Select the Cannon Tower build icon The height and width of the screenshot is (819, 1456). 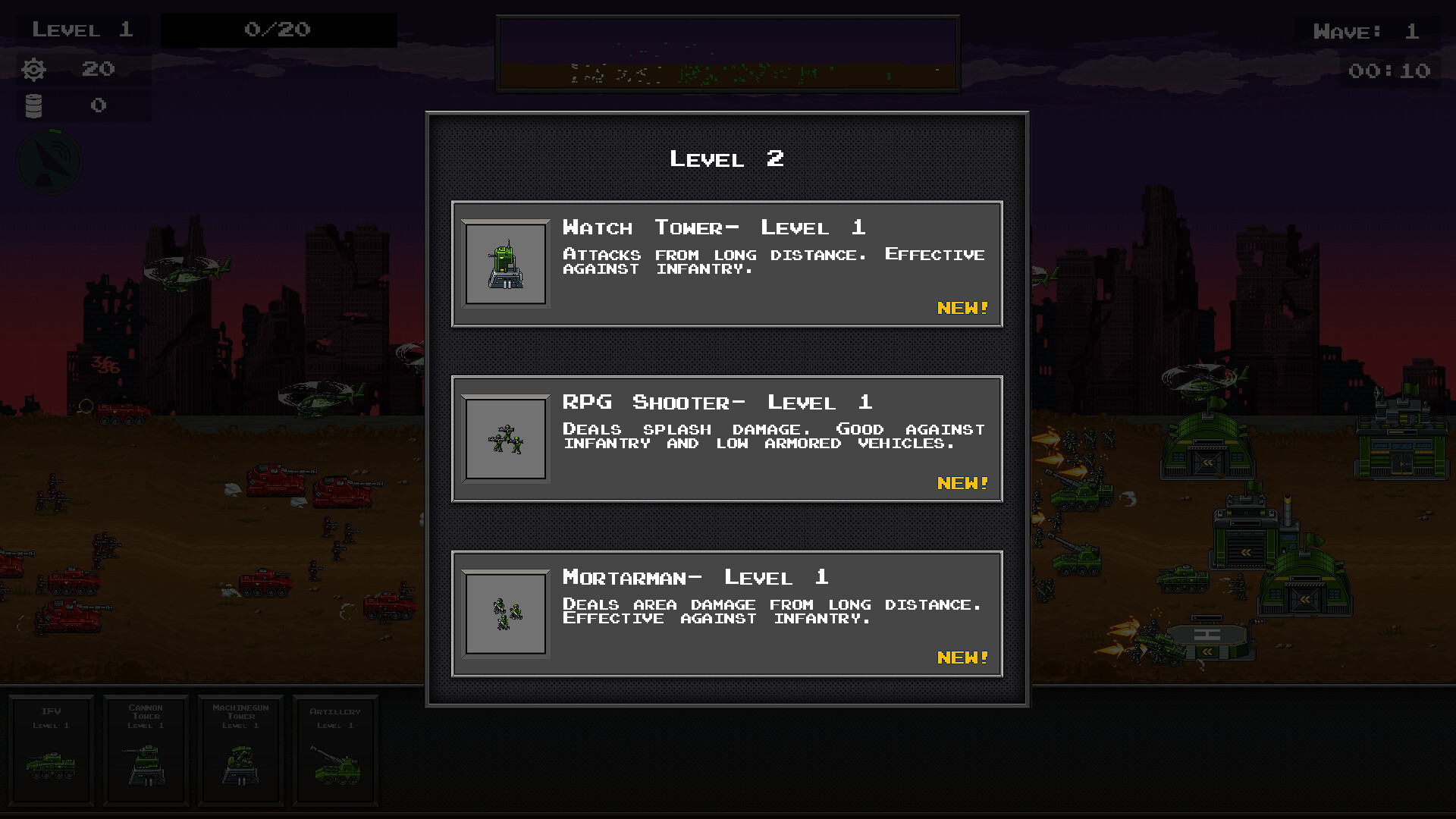[145, 751]
